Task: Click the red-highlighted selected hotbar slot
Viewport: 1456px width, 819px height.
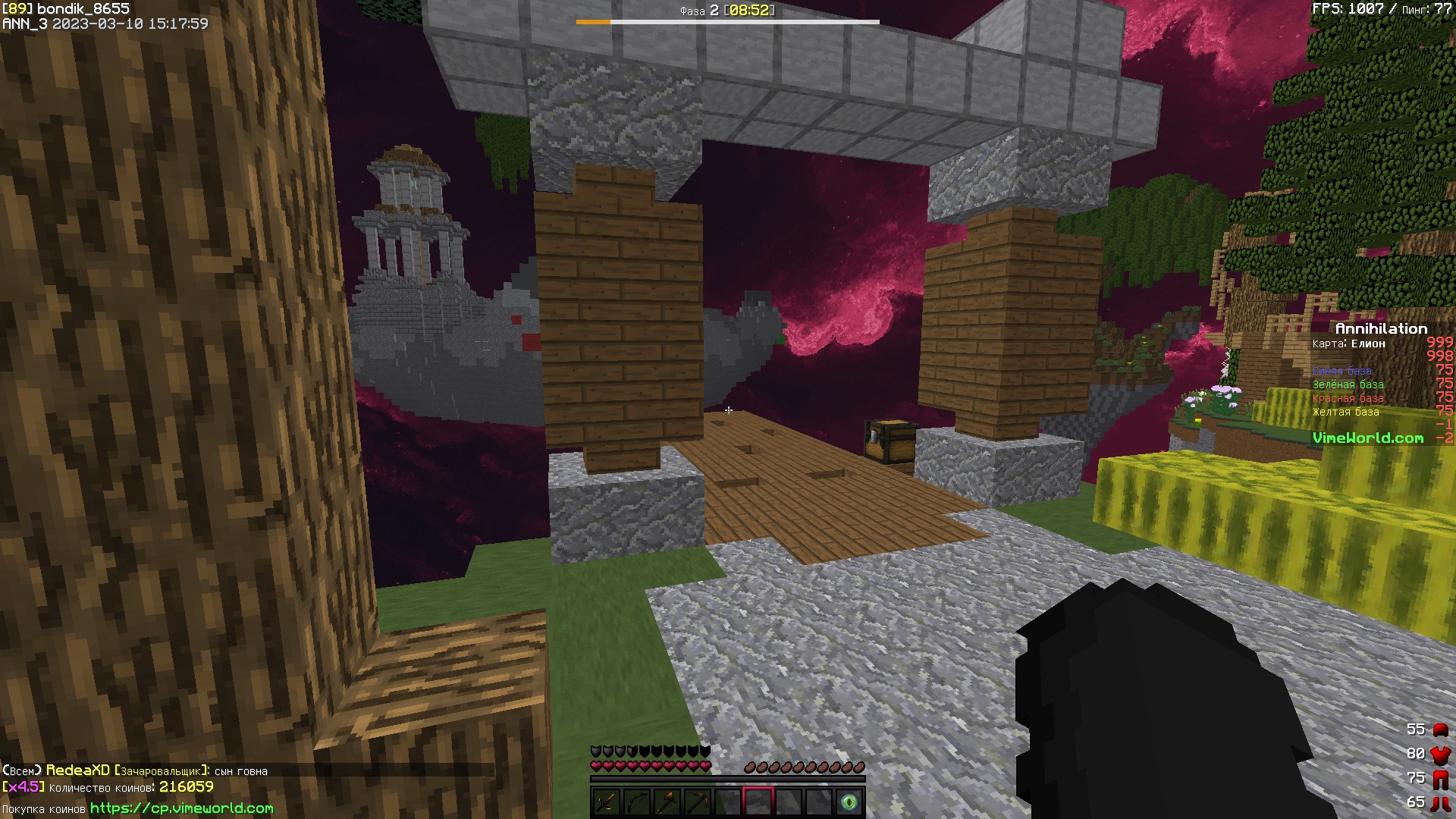Action: [x=758, y=802]
